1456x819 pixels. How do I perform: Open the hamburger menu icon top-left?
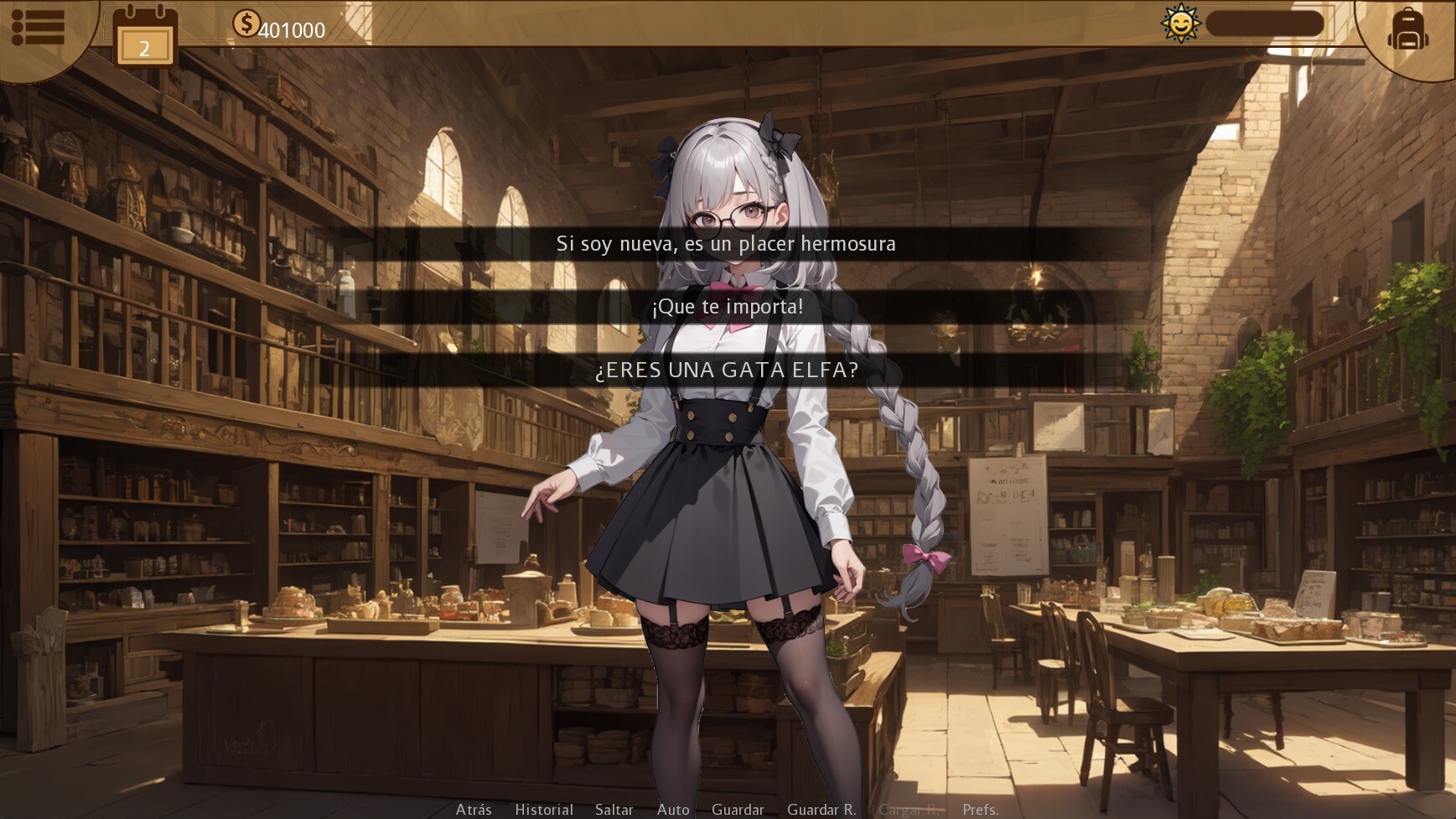40,27
